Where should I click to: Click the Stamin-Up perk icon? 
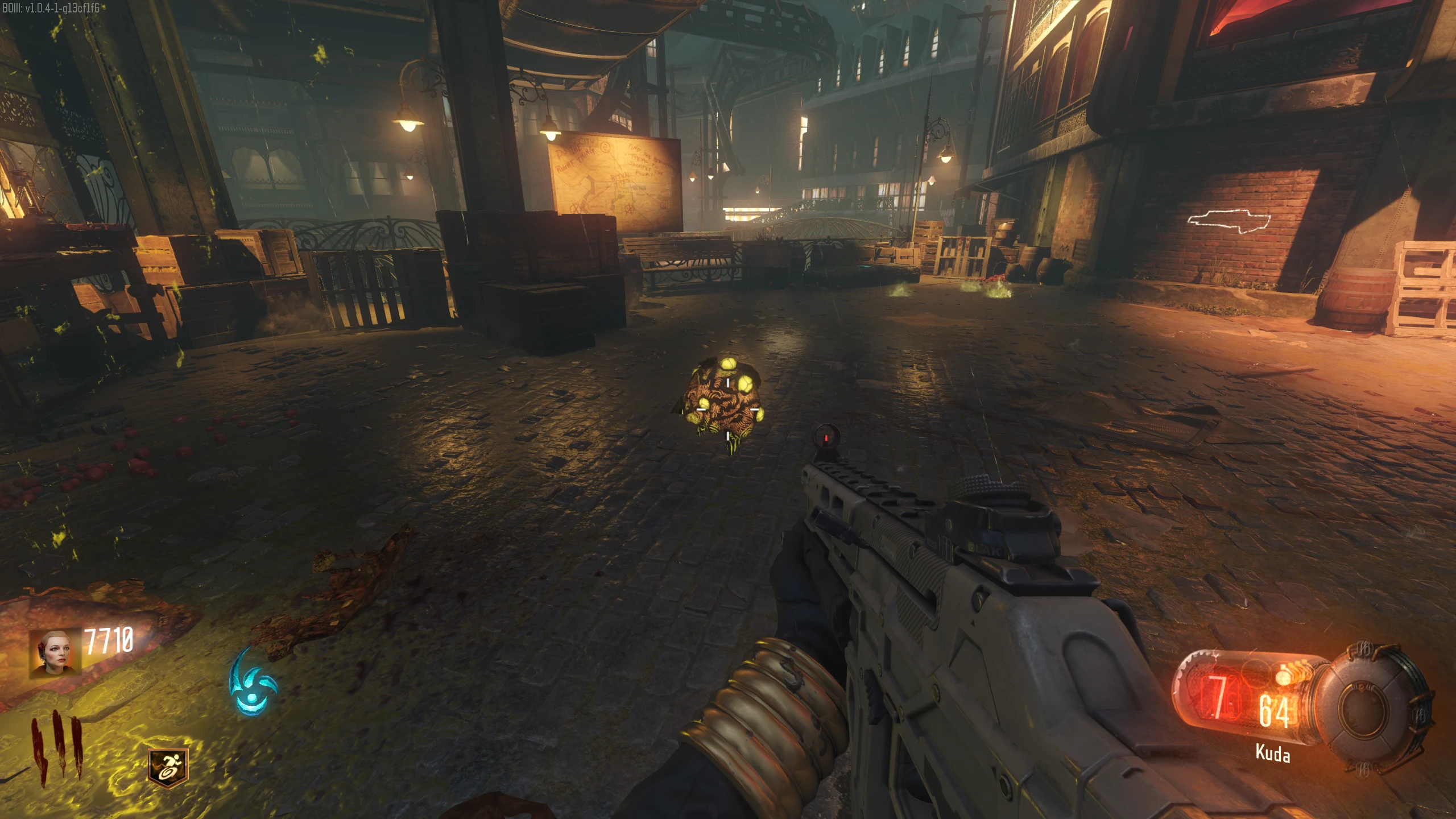click(168, 766)
